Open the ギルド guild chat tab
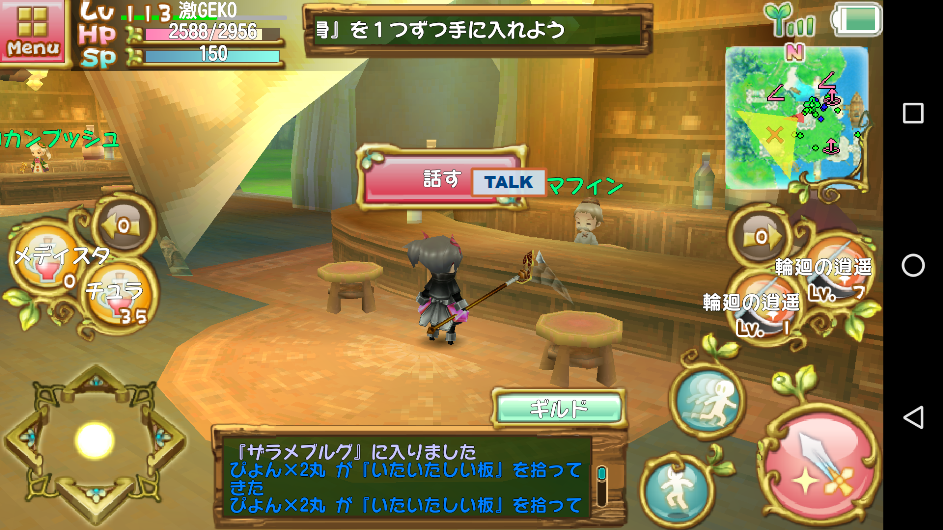 558,408
